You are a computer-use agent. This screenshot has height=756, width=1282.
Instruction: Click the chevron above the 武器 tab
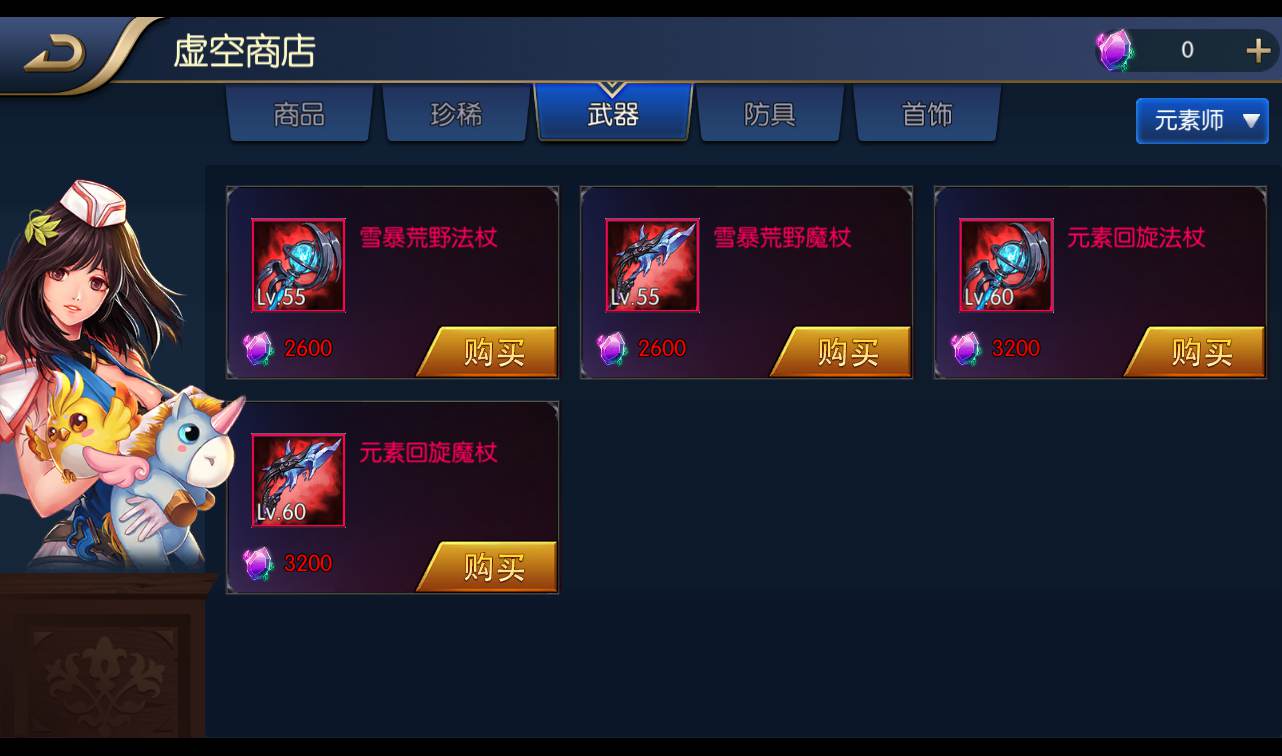[613, 85]
